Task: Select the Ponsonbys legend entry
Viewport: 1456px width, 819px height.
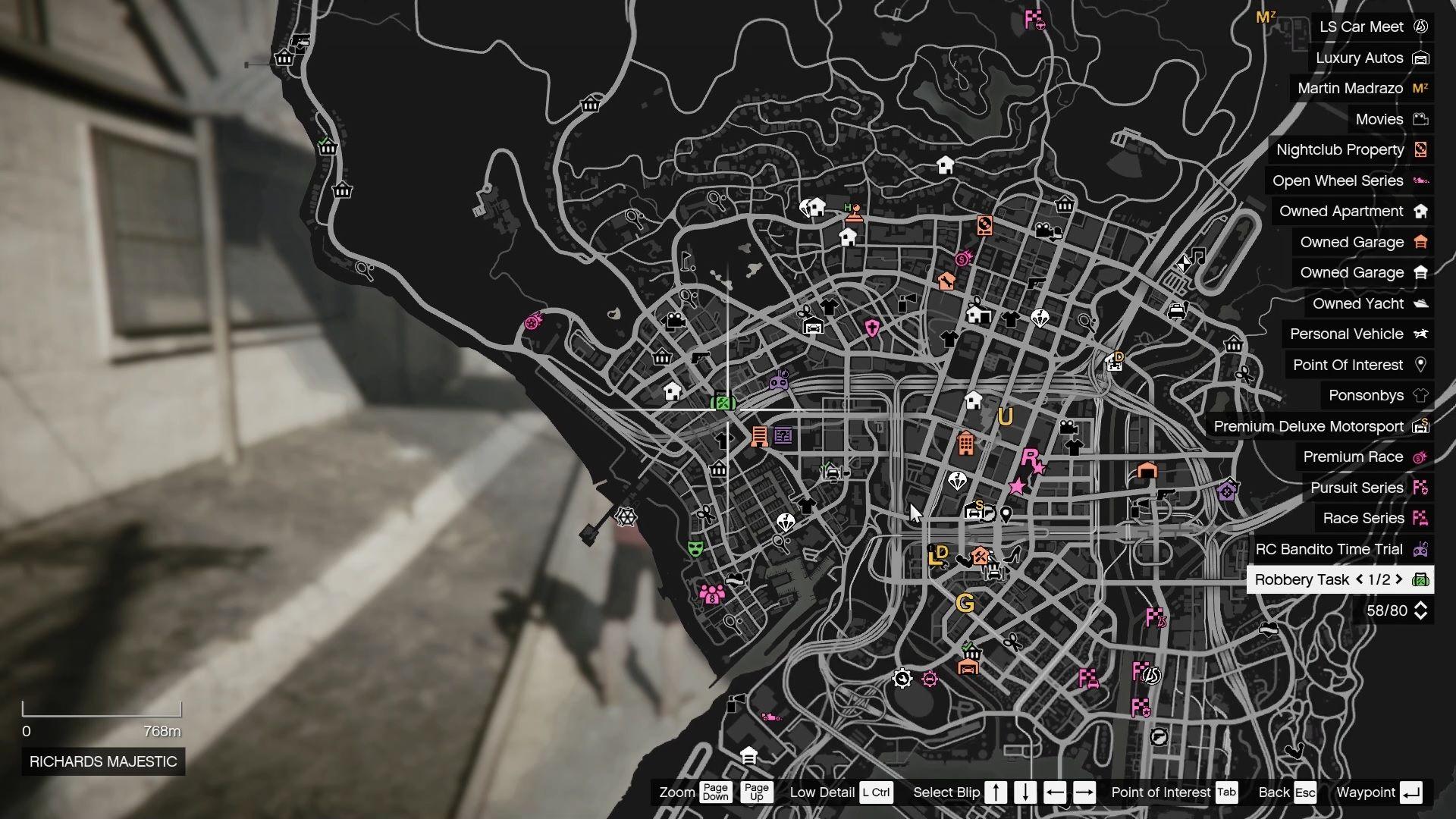Action: click(1365, 395)
